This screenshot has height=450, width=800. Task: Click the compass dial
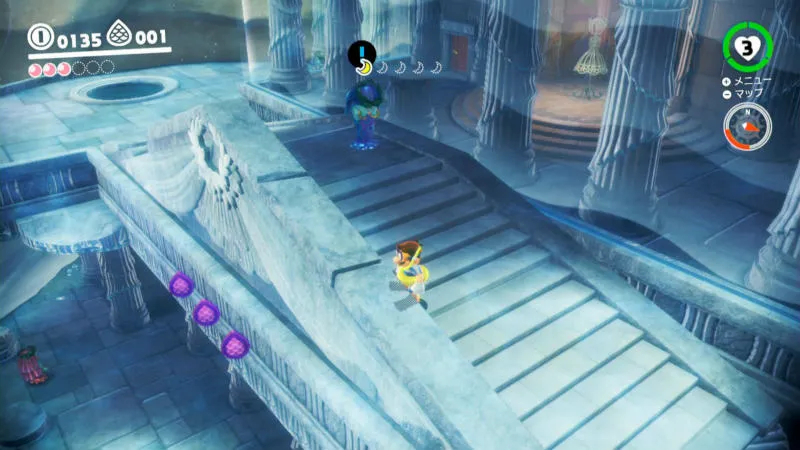[747, 127]
